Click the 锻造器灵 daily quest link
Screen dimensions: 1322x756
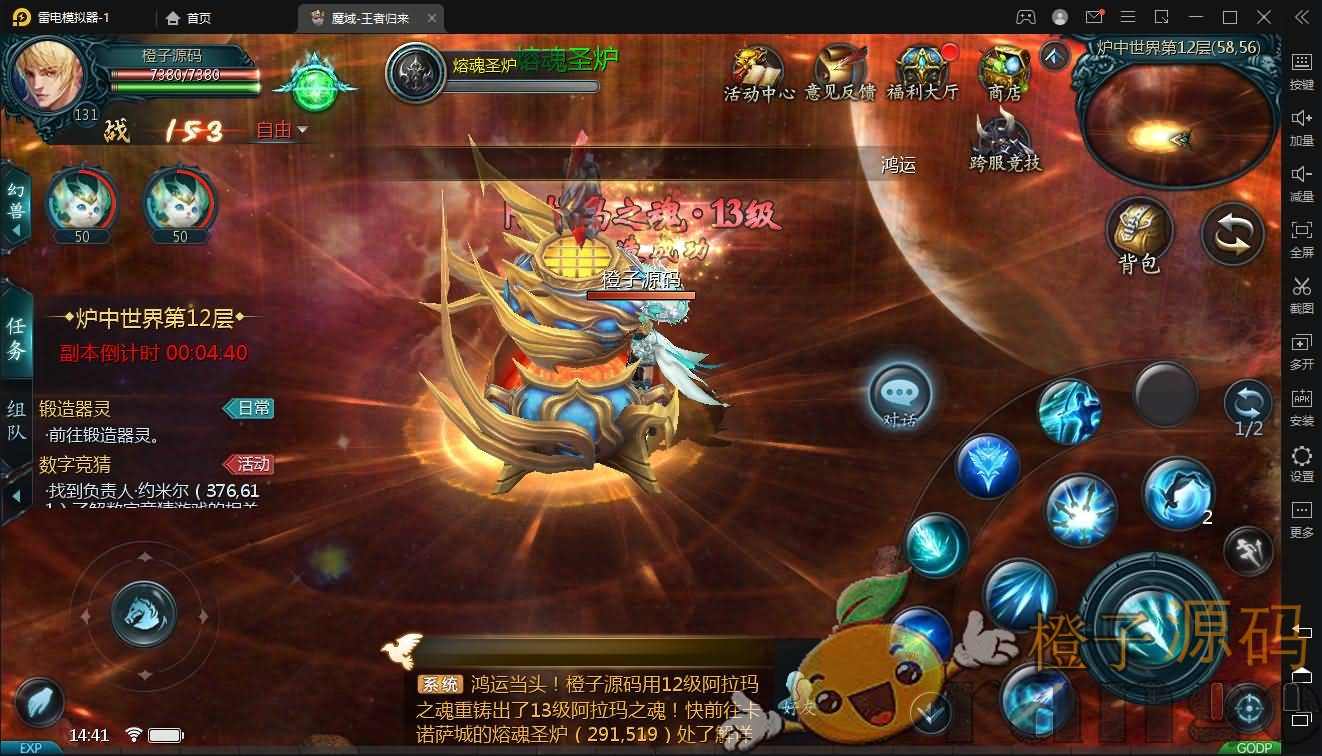pyautogui.click(x=75, y=408)
